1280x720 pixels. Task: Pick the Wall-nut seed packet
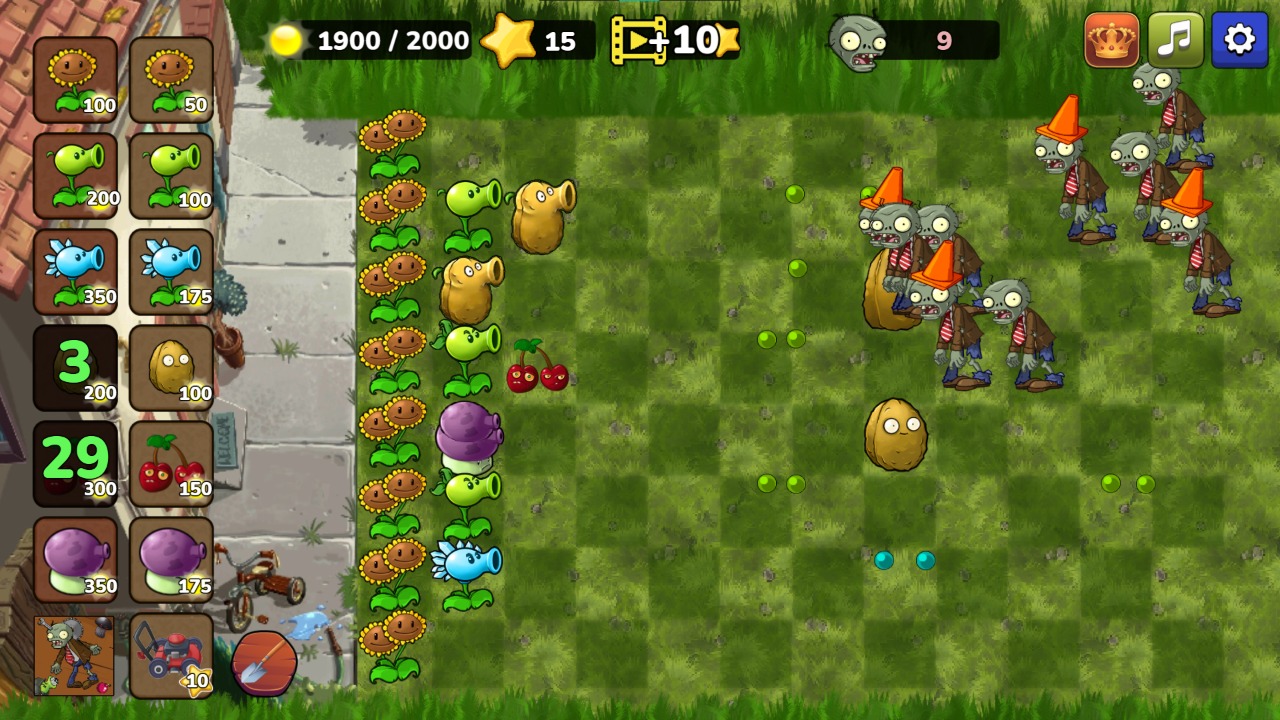click(x=171, y=366)
